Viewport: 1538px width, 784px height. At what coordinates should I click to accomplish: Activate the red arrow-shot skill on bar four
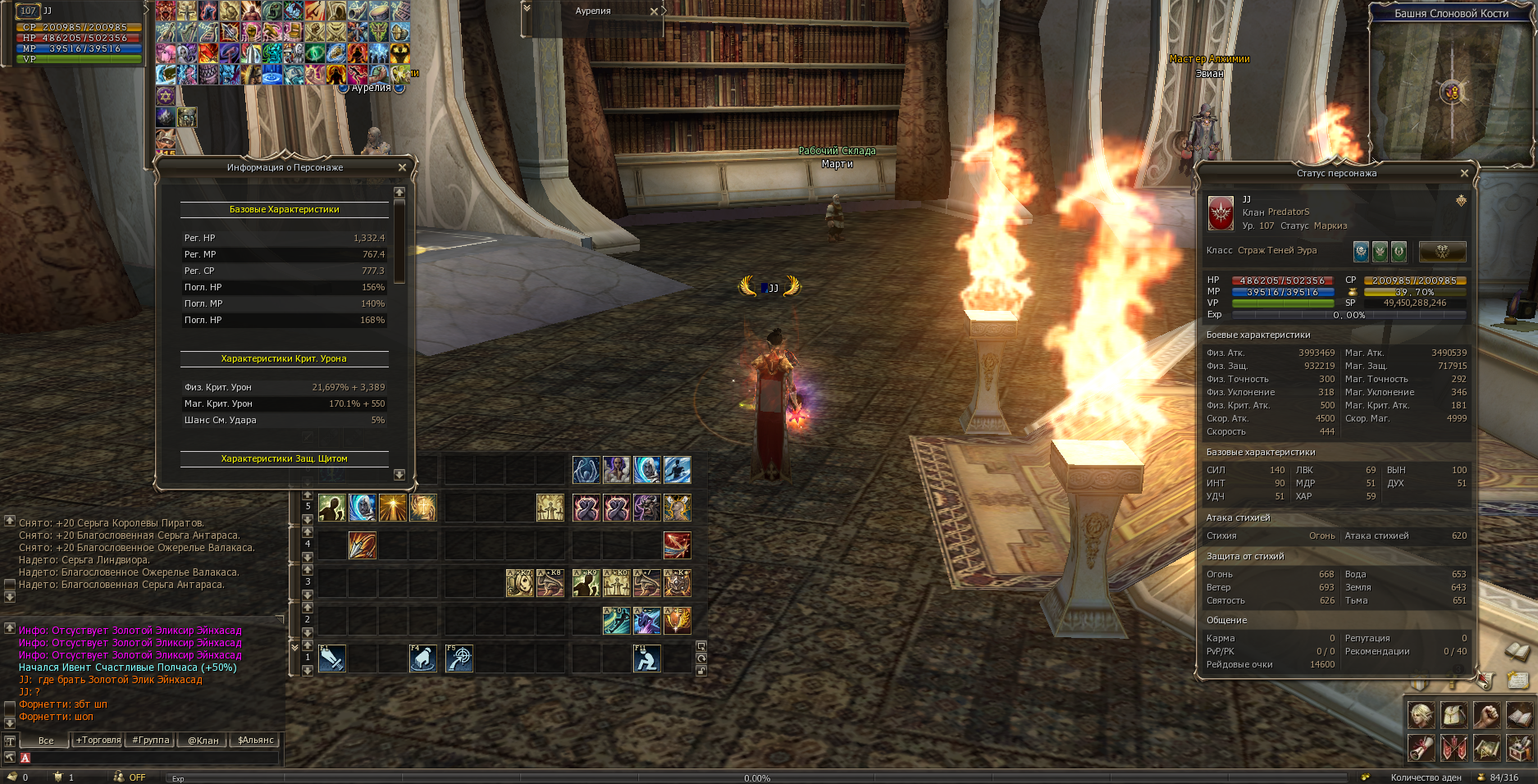677,545
